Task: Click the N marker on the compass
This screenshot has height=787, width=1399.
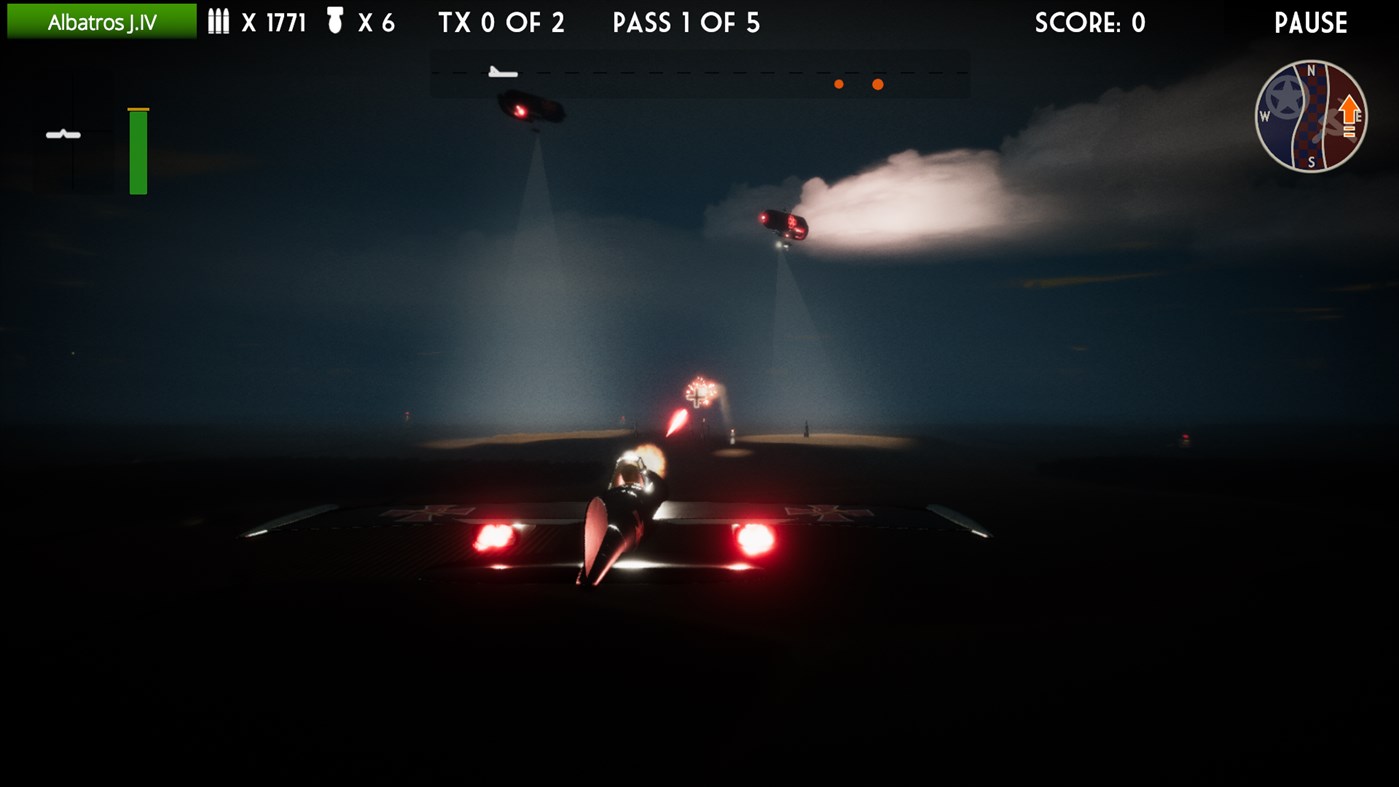Action: coord(1311,69)
